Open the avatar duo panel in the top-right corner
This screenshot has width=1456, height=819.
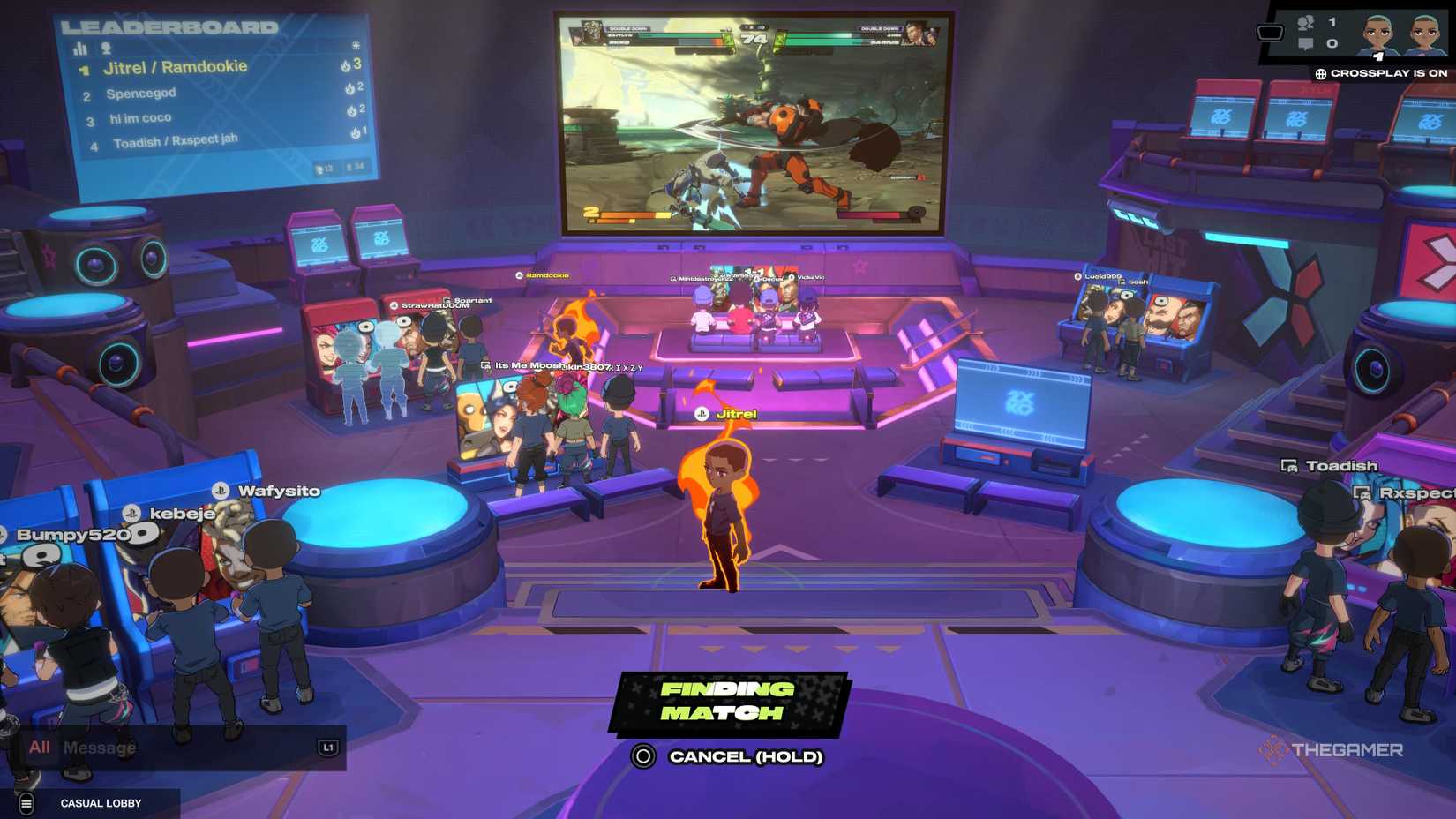tap(1403, 35)
